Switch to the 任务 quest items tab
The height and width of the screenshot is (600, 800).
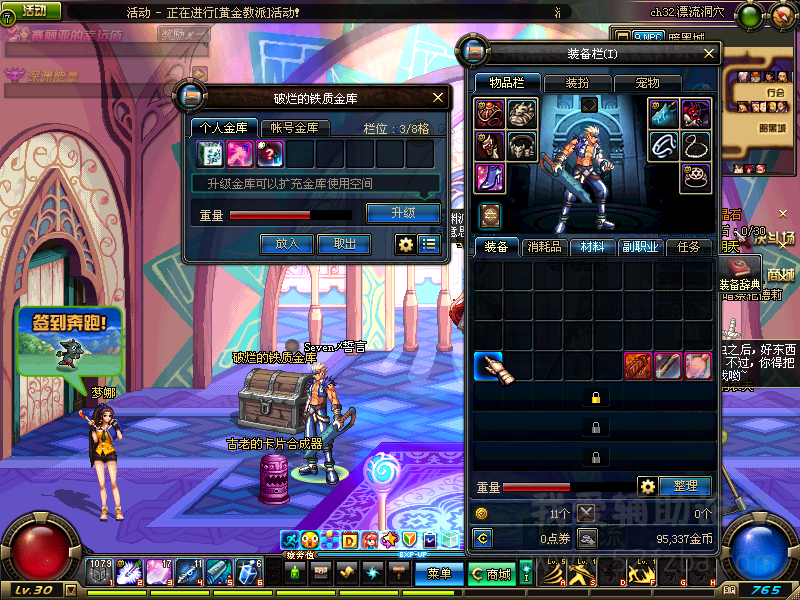(689, 247)
